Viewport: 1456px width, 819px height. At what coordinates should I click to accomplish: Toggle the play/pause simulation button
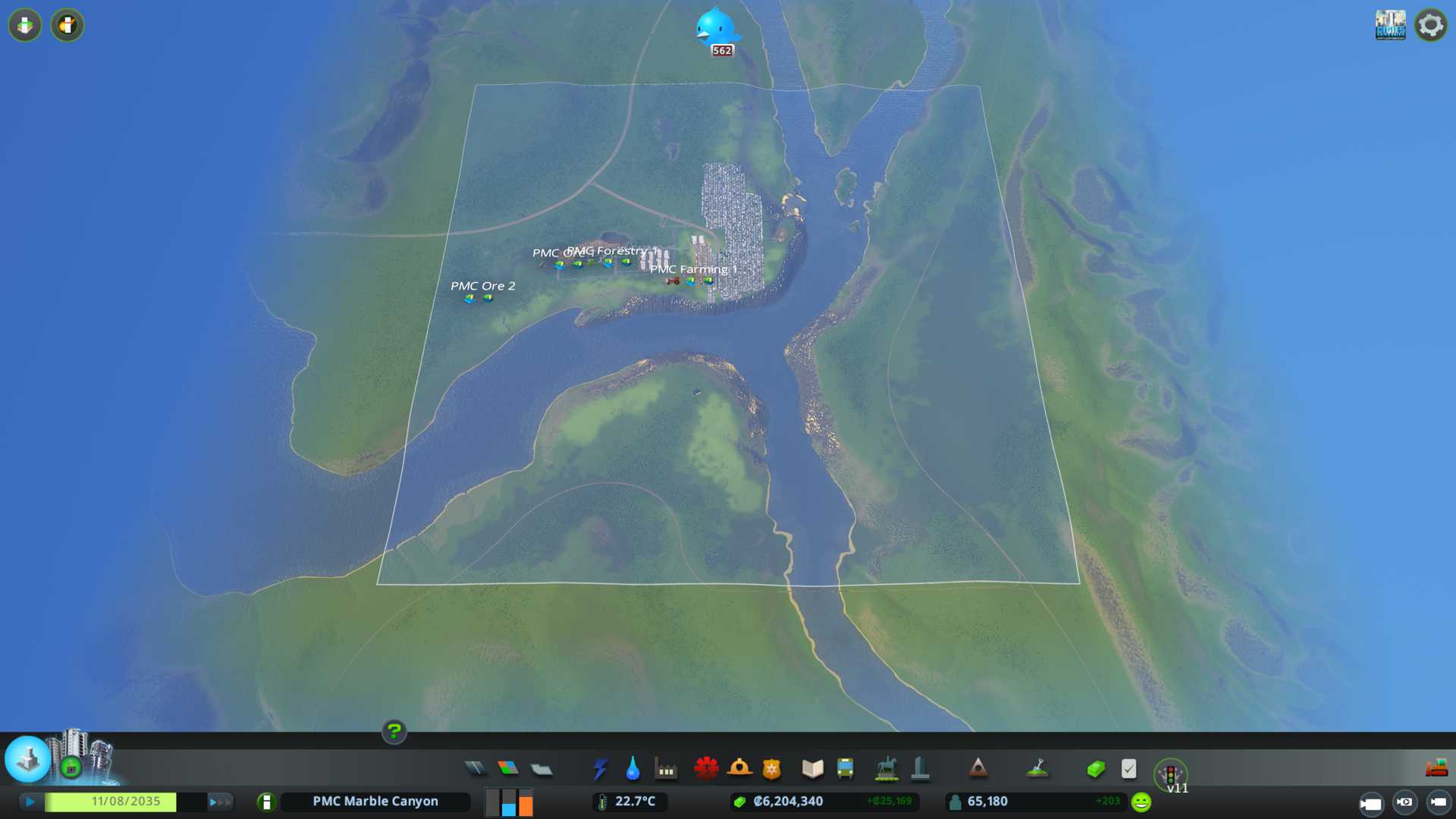(30, 802)
